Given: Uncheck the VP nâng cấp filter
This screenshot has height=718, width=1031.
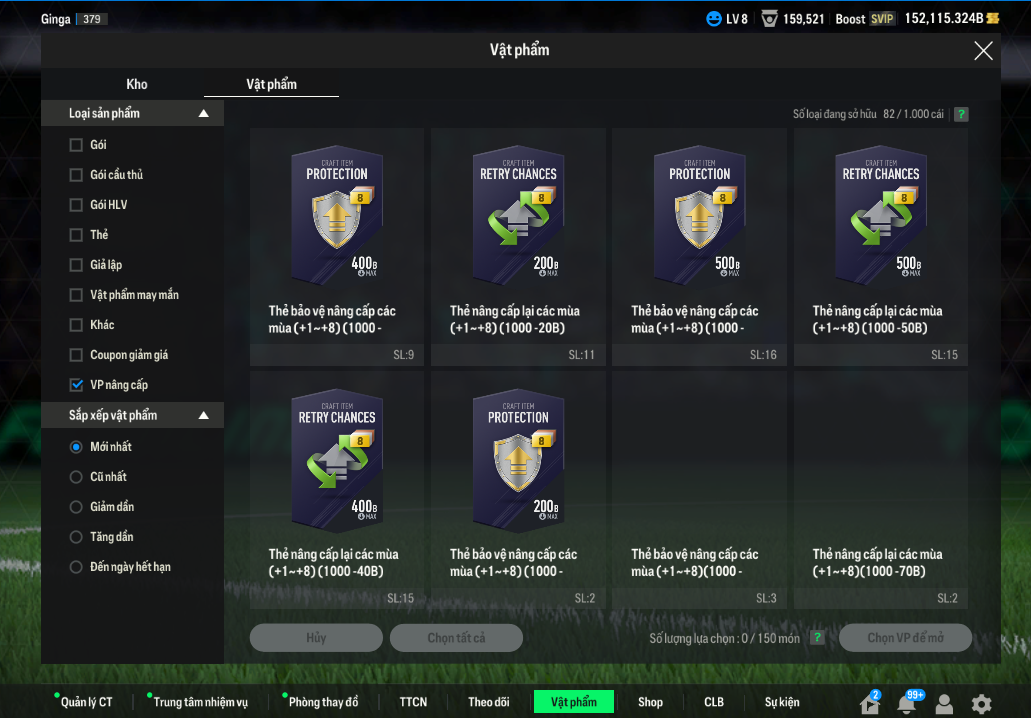Looking at the screenshot, I should click(76, 385).
